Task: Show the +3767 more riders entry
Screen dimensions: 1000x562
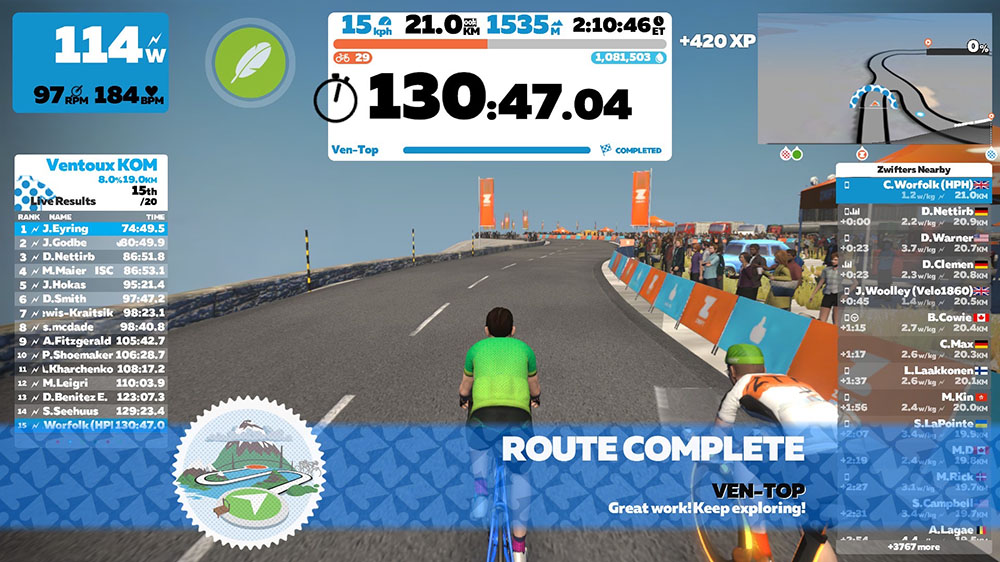Action: (916, 547)
